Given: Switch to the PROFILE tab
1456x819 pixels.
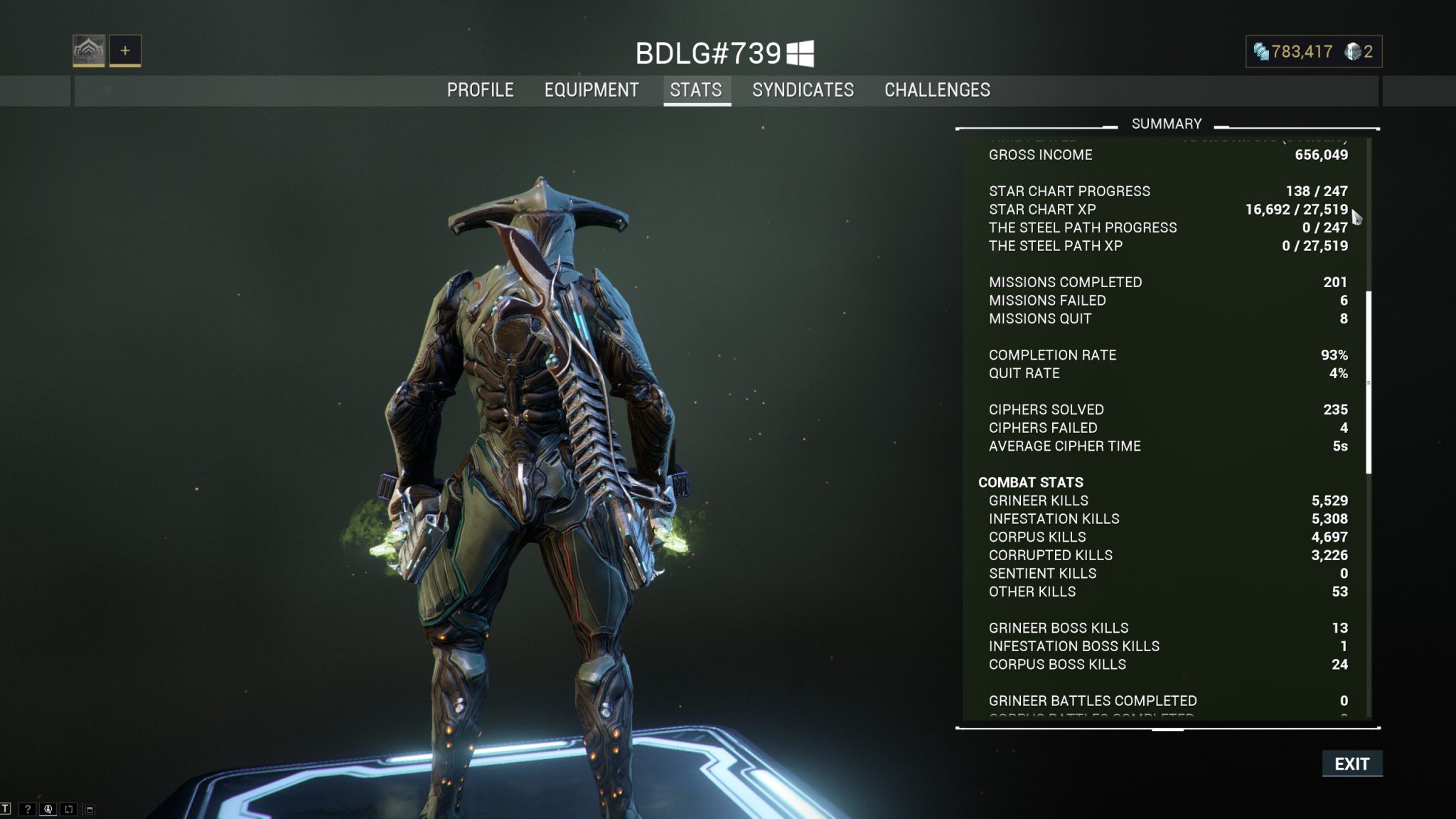Looking at the screenshot, I should pos(480,90).
